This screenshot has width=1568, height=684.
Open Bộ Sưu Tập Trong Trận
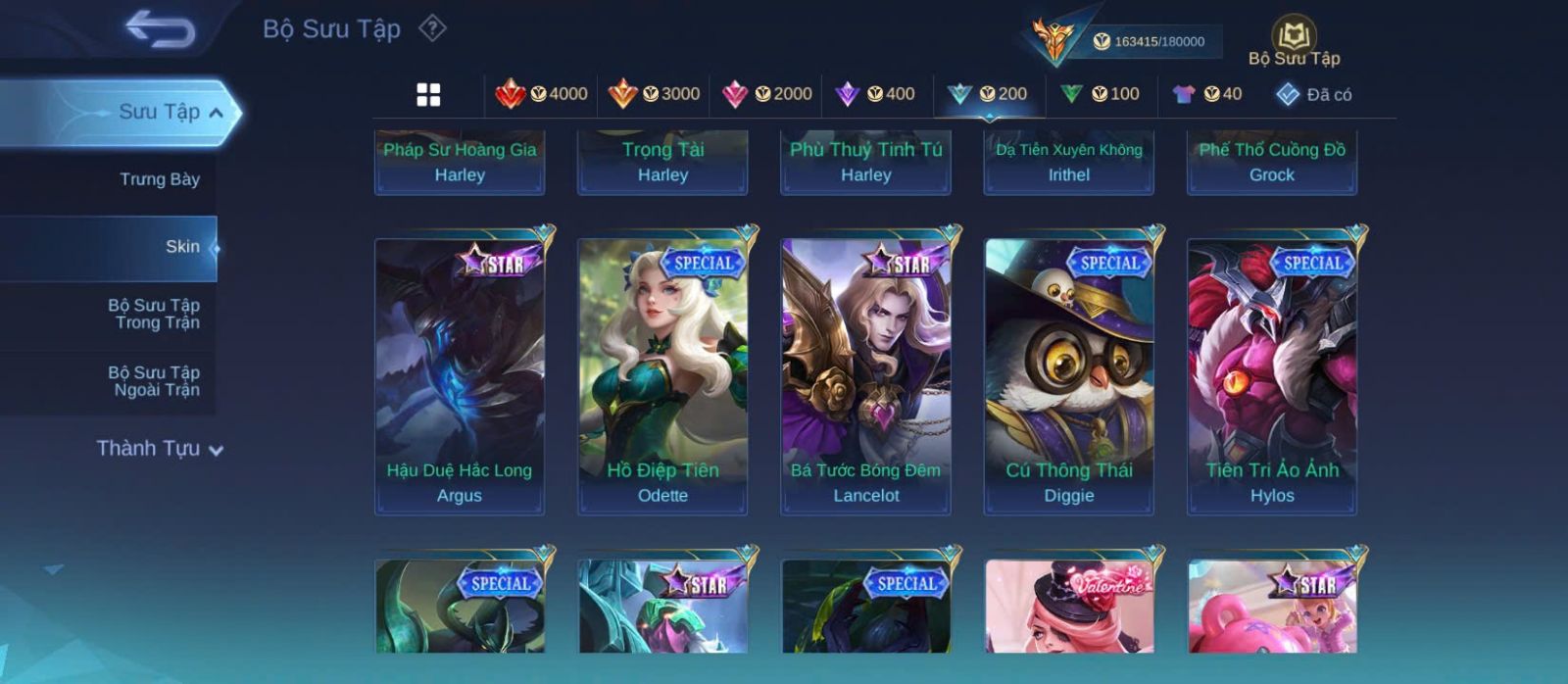pyautogui.click(x=154, y=314)
